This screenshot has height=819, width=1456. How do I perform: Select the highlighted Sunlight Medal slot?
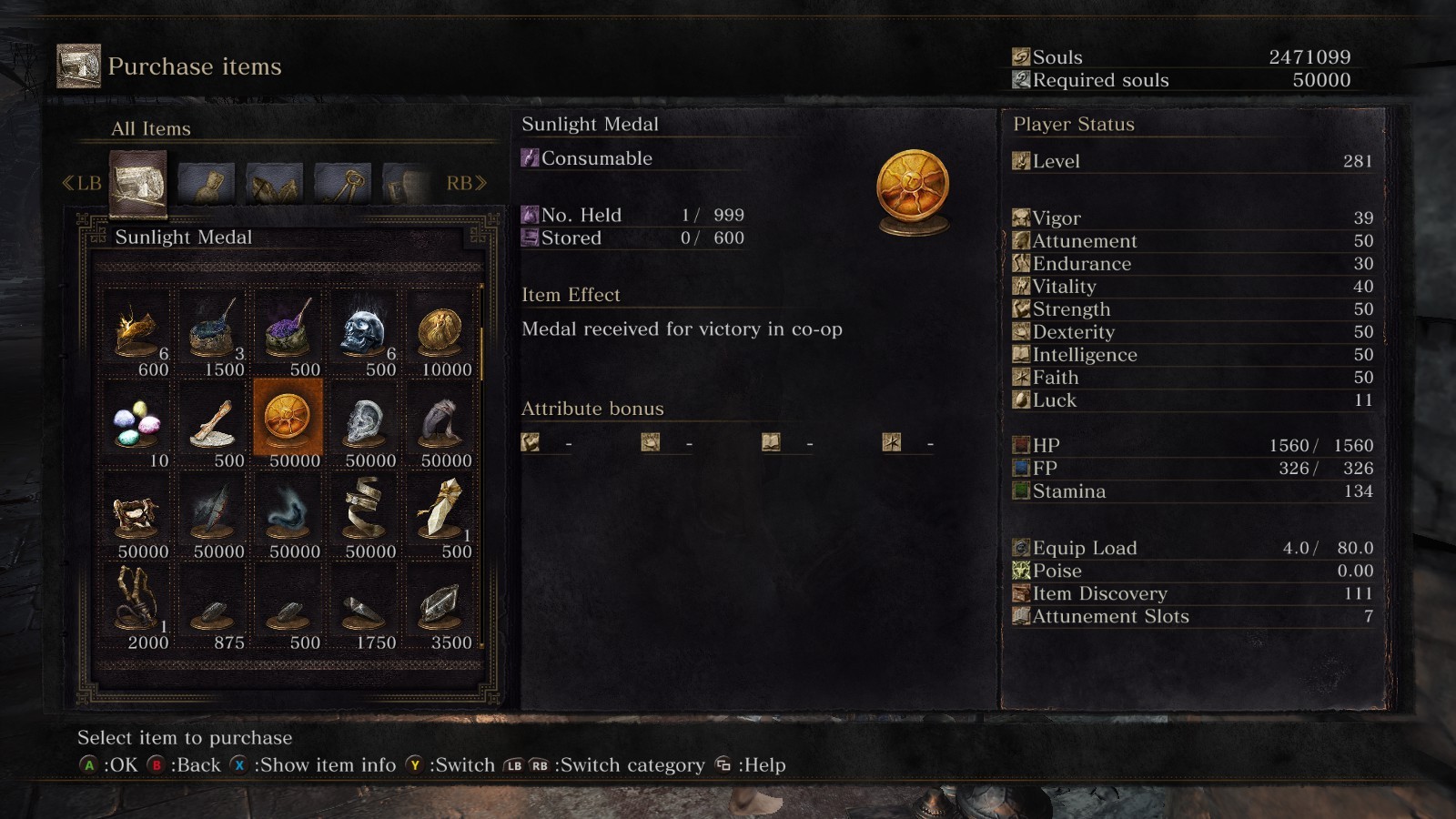point(288,419)
